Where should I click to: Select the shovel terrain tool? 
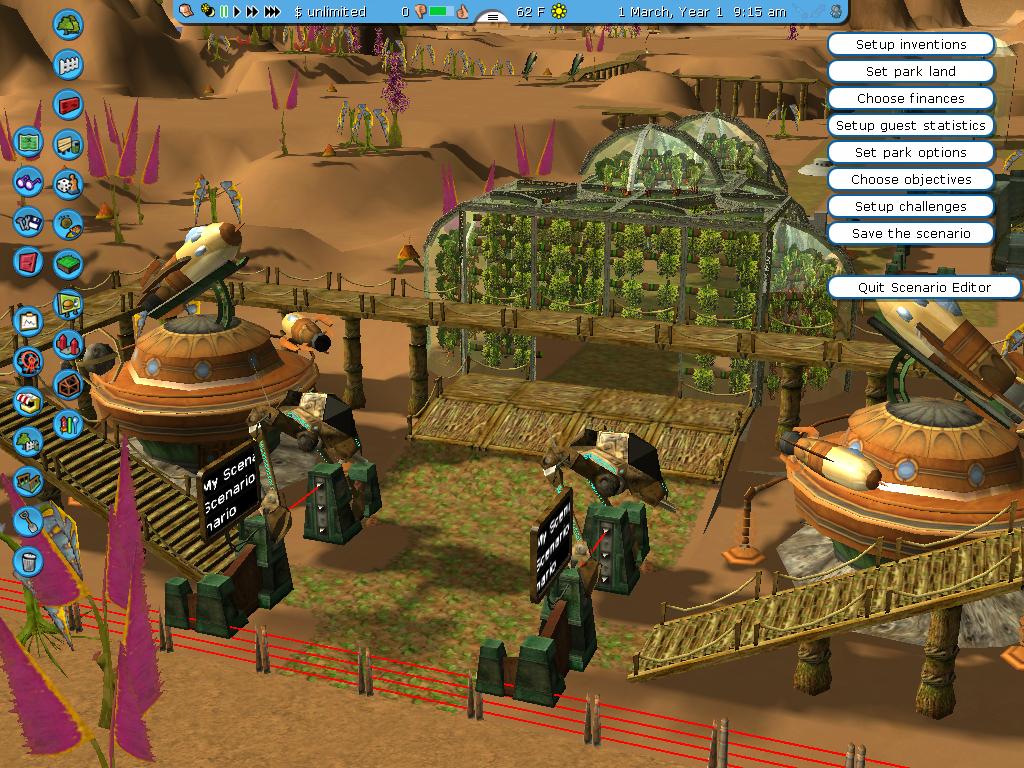click(x=28, y=520)
